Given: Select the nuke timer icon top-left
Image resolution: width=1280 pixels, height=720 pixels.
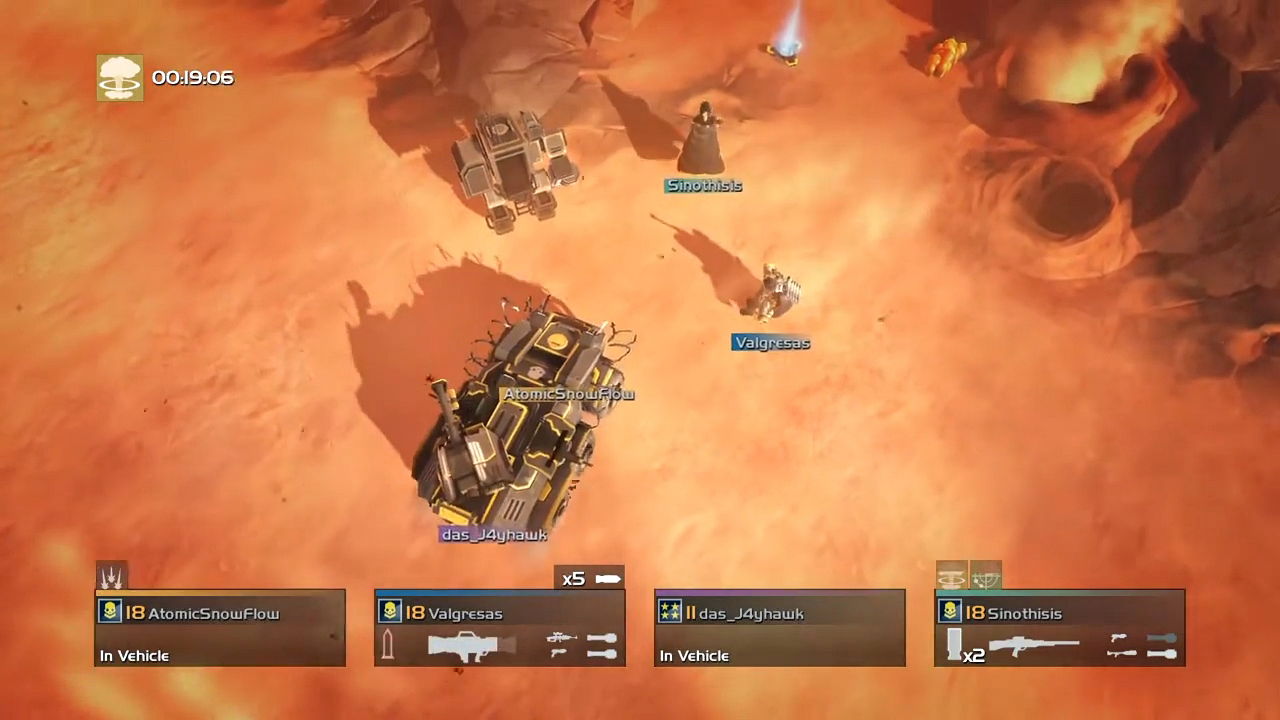Looking at the screenshot, I should [x=120, y=76].
